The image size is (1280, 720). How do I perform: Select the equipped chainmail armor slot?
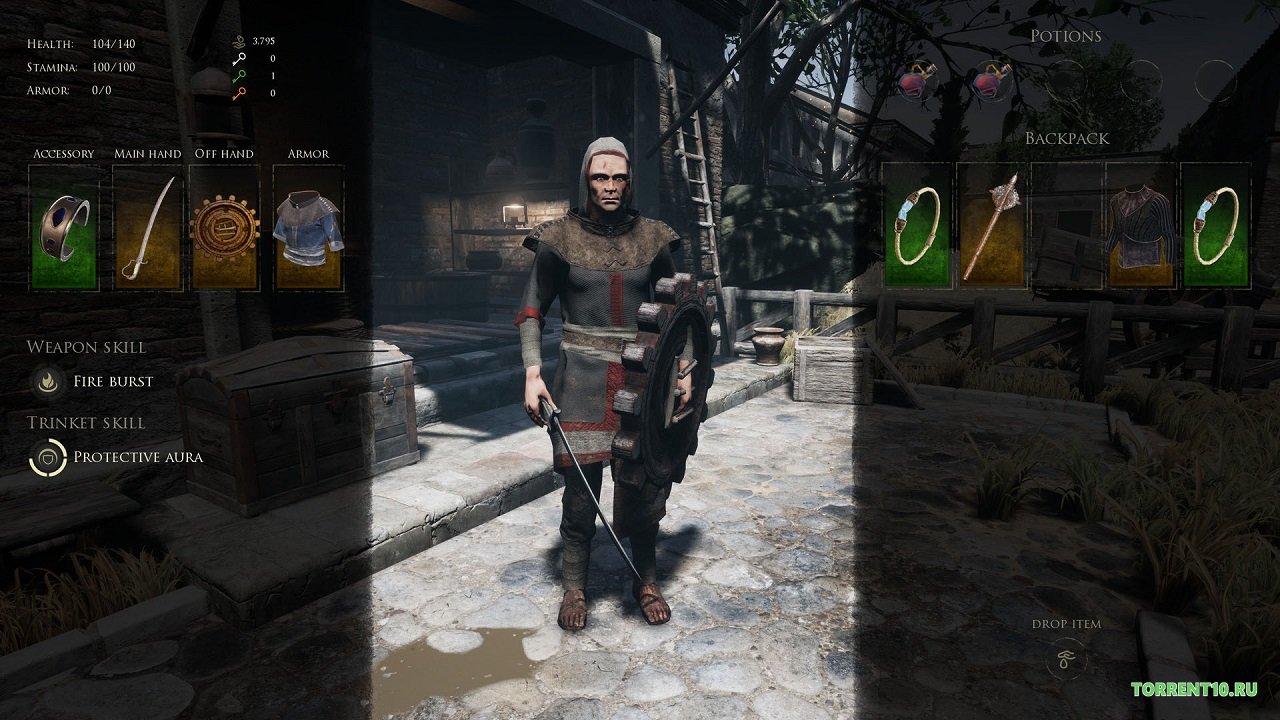point(308,228)
